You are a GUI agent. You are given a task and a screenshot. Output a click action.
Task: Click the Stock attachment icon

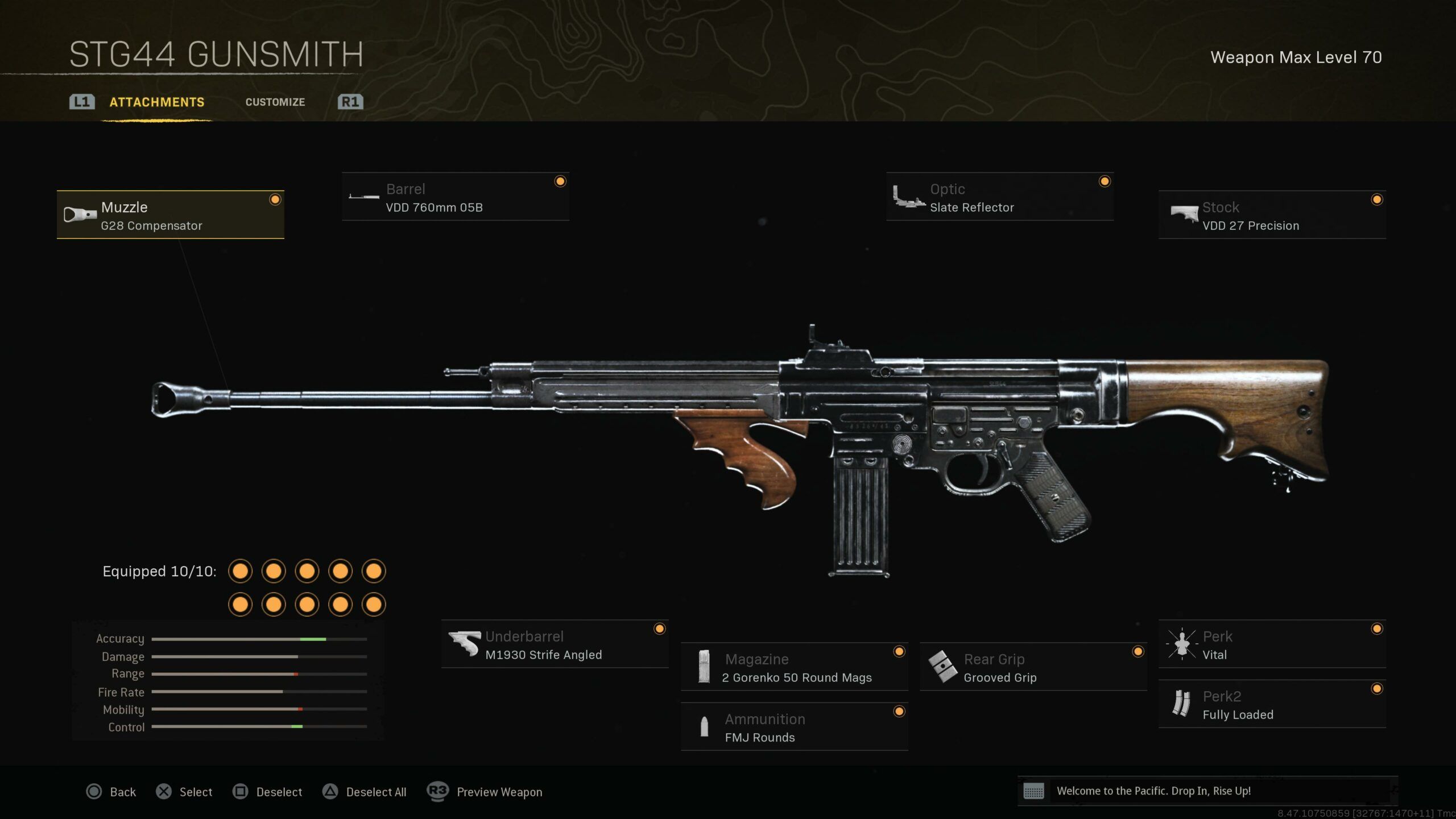(1185, 214)
